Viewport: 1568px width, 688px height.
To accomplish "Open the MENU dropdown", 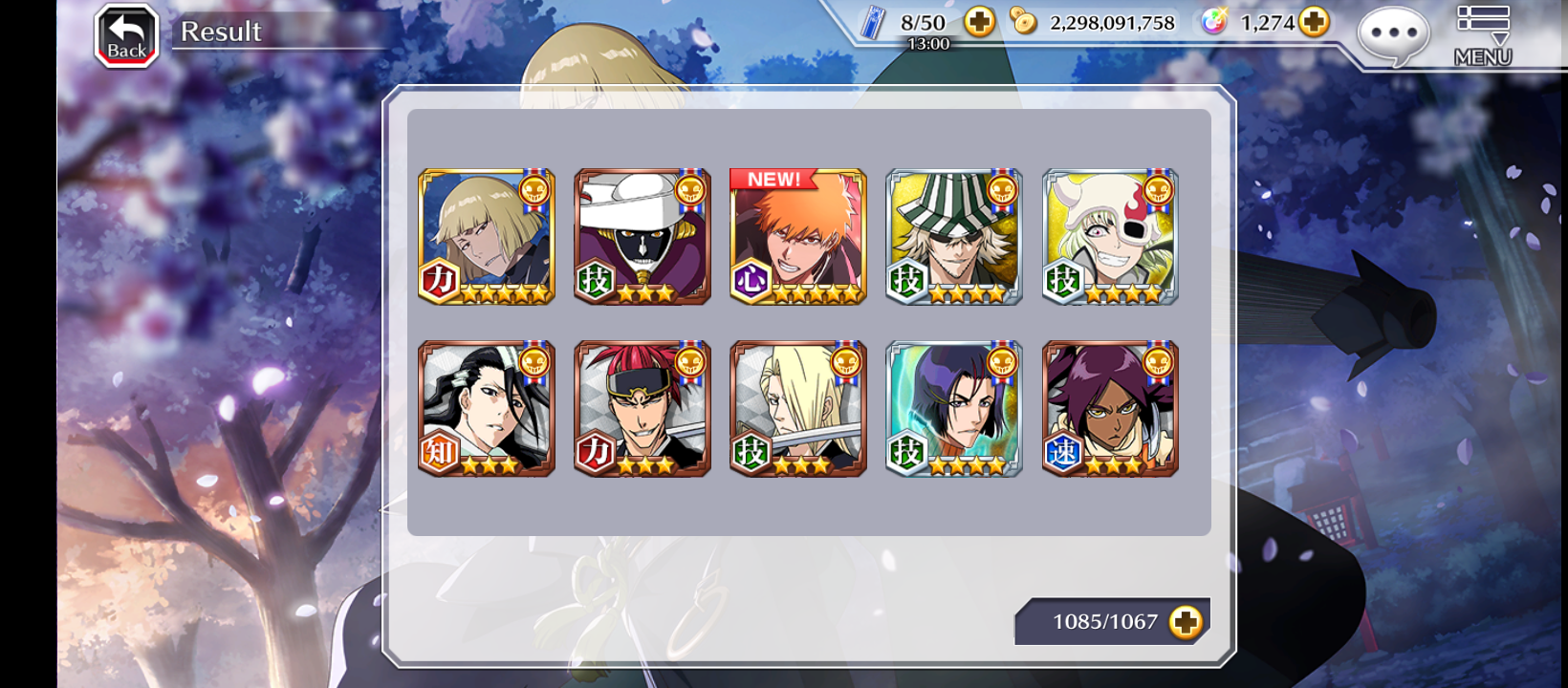I will pos(1483,35).
